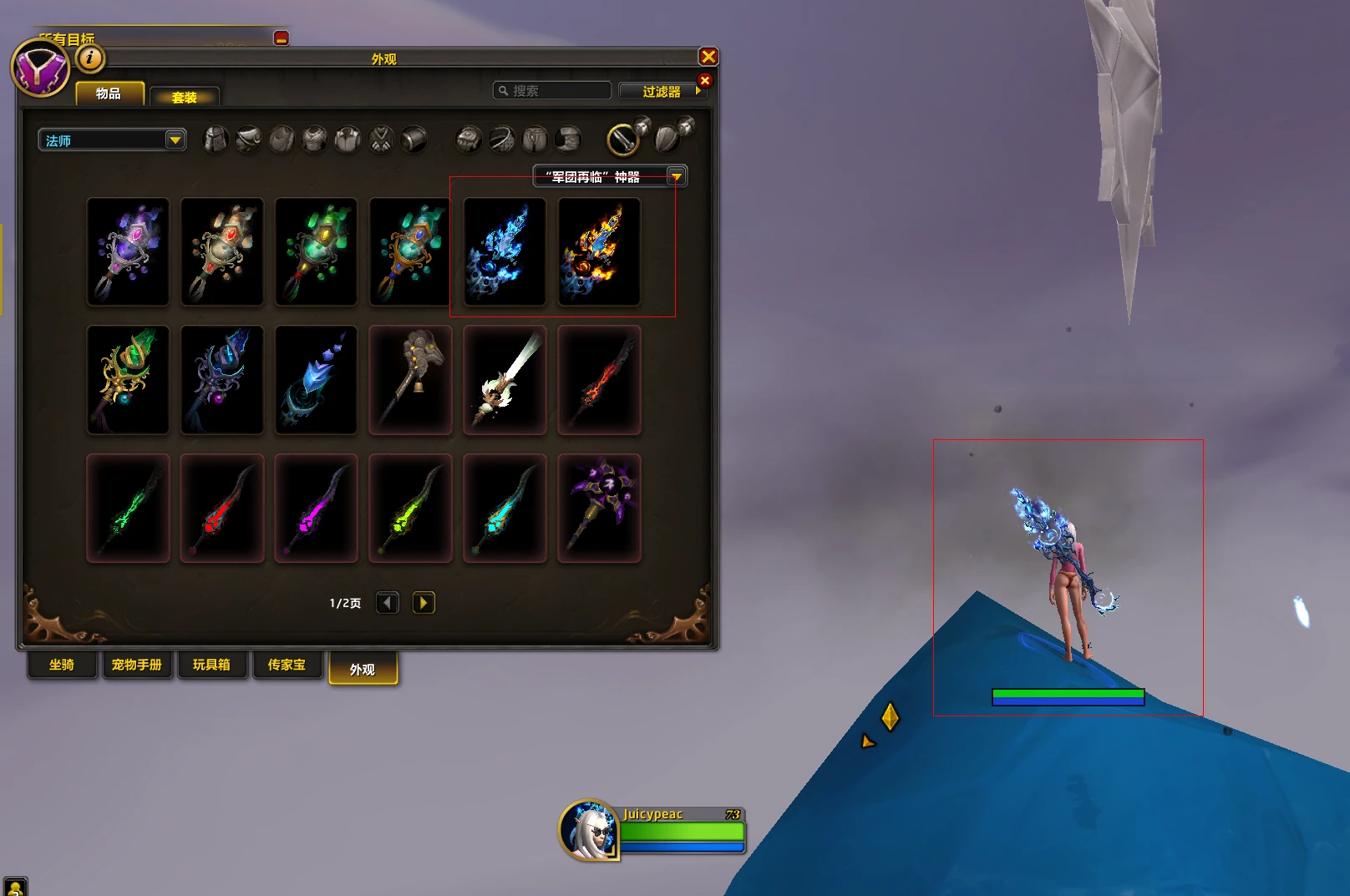Switch to the 物品 items tab
This screenshot has width=1350, height=896.
pos(109,94)
